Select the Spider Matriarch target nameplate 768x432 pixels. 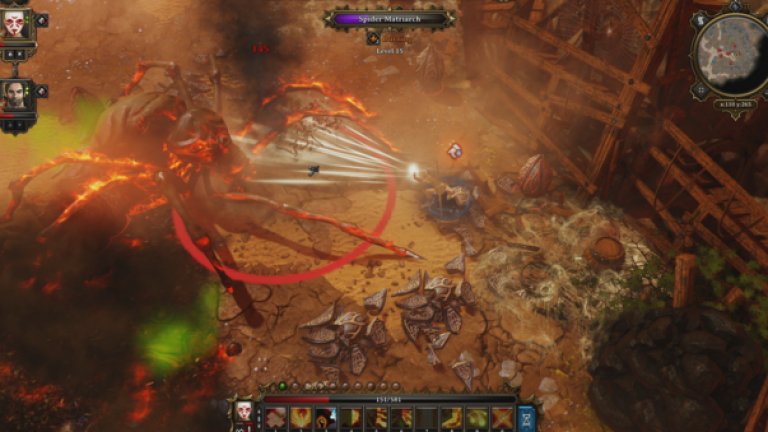[390, 18]
